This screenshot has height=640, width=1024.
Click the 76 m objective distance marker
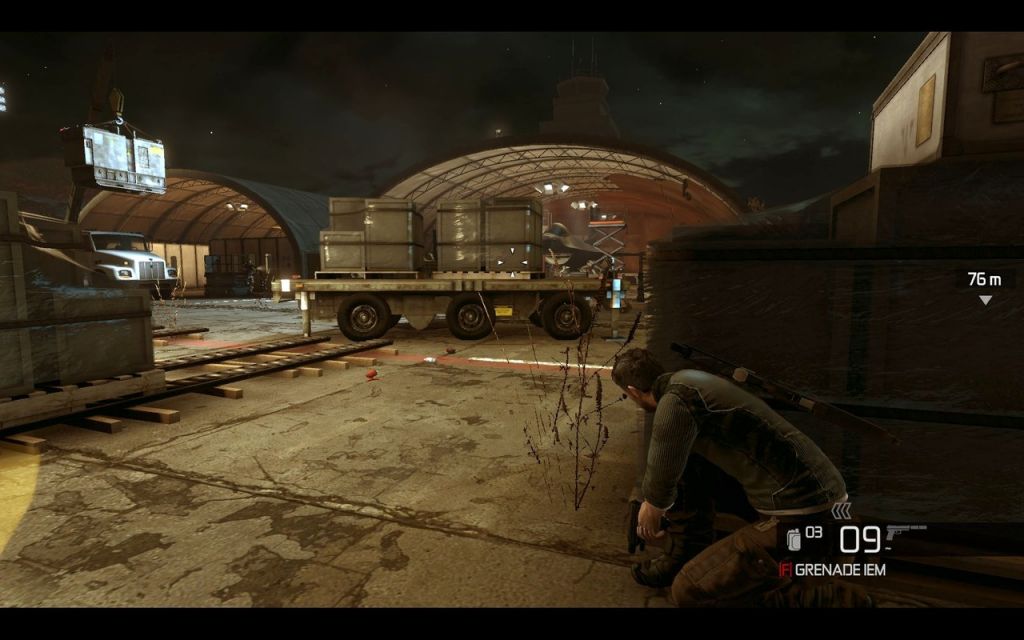coord(984,280)
